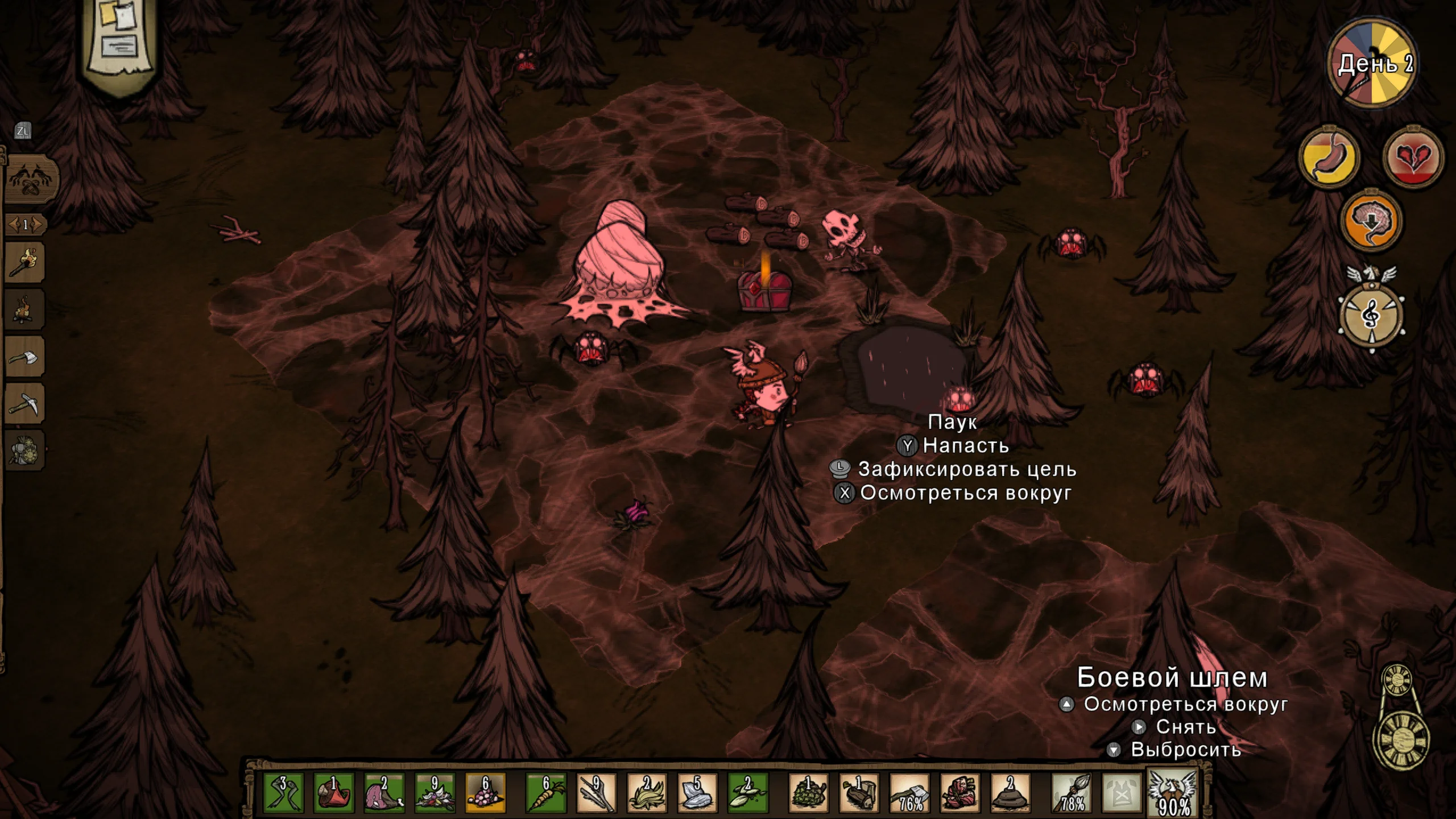
Task: Choose the cut grass slot
Action: point(647,792)
